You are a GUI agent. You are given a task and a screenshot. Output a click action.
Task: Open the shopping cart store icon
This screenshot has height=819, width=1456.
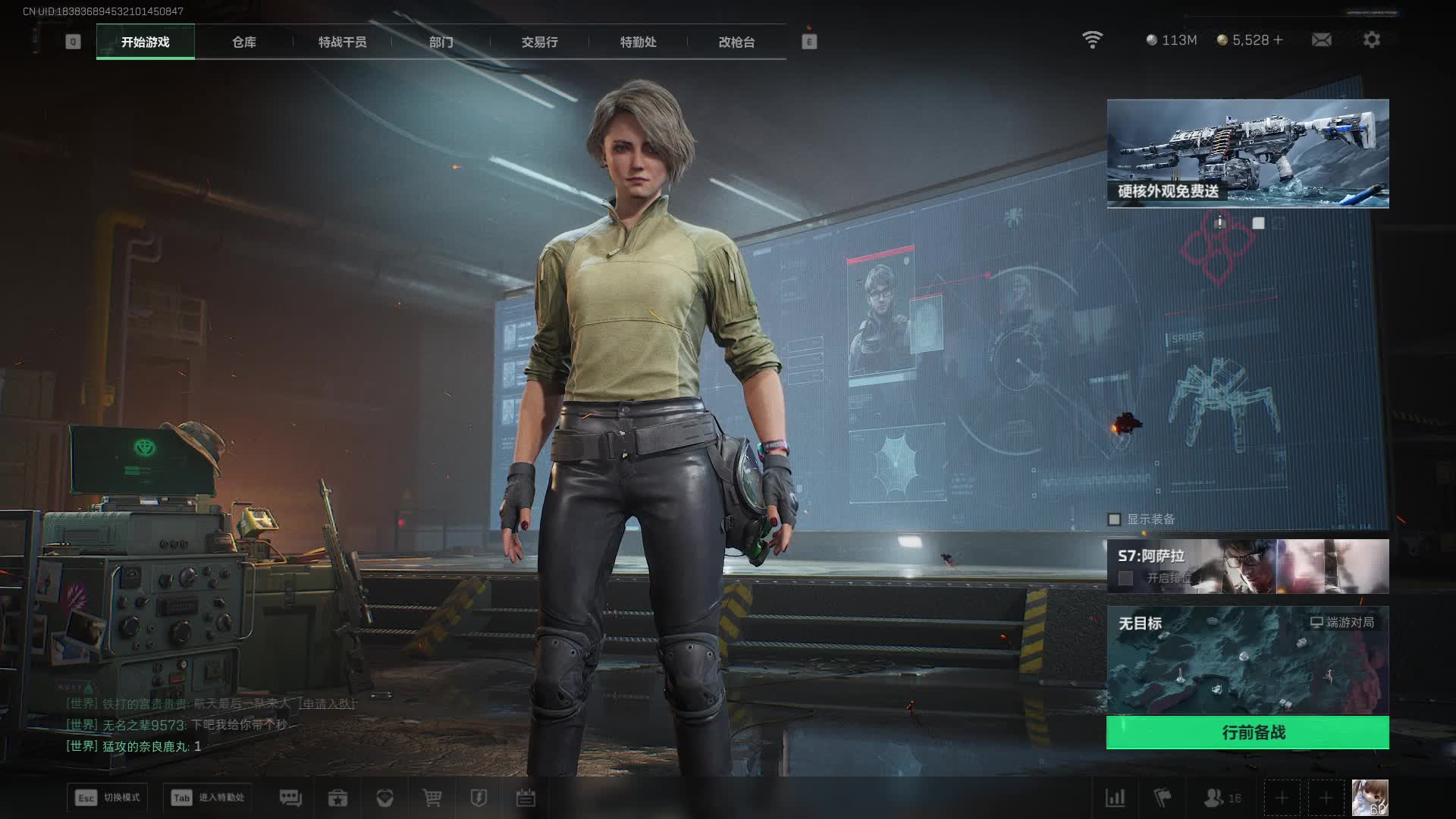pos(432,798)
